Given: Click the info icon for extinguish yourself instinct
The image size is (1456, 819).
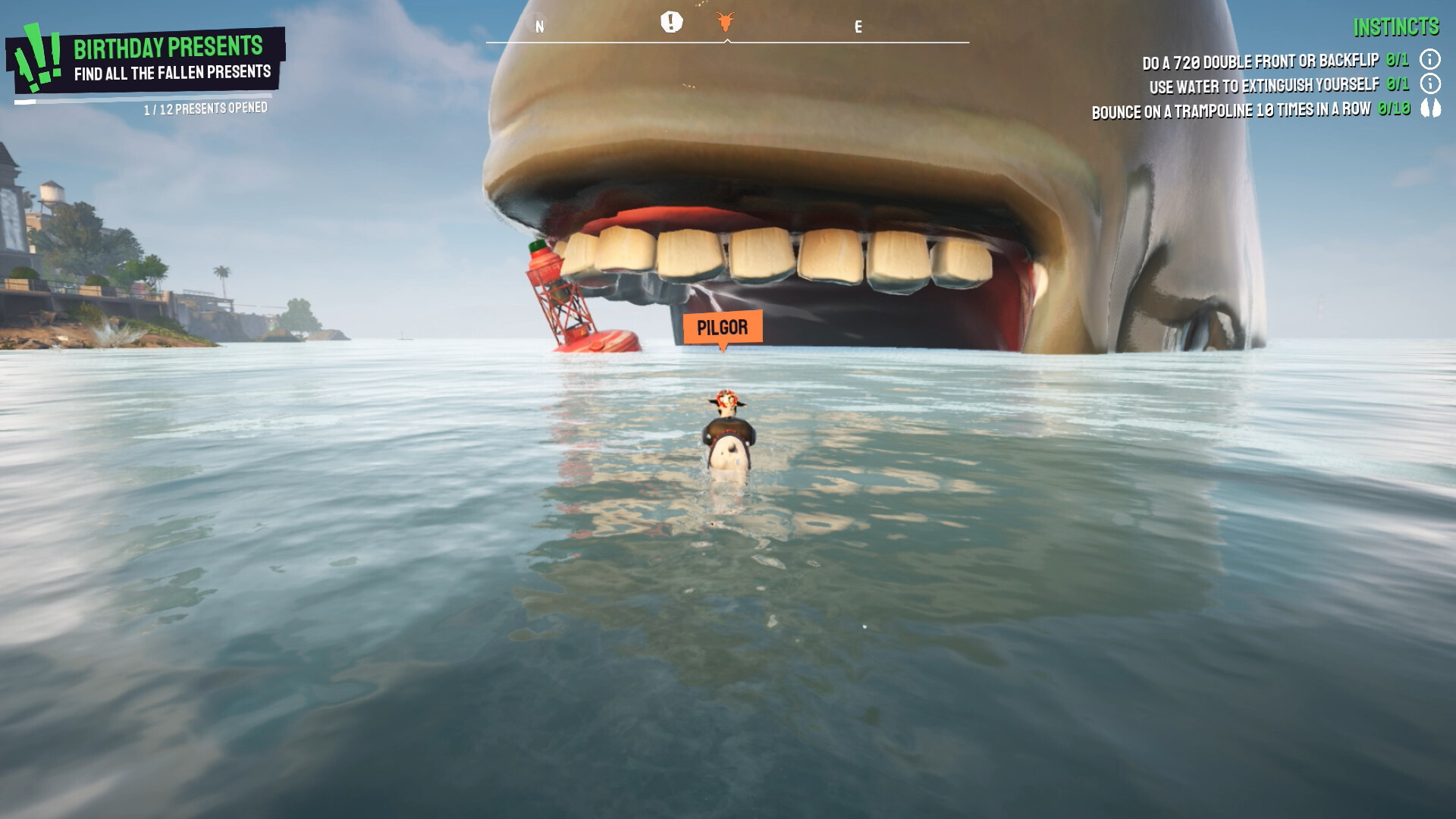Looking at the screenshot, I should 1432,86.
